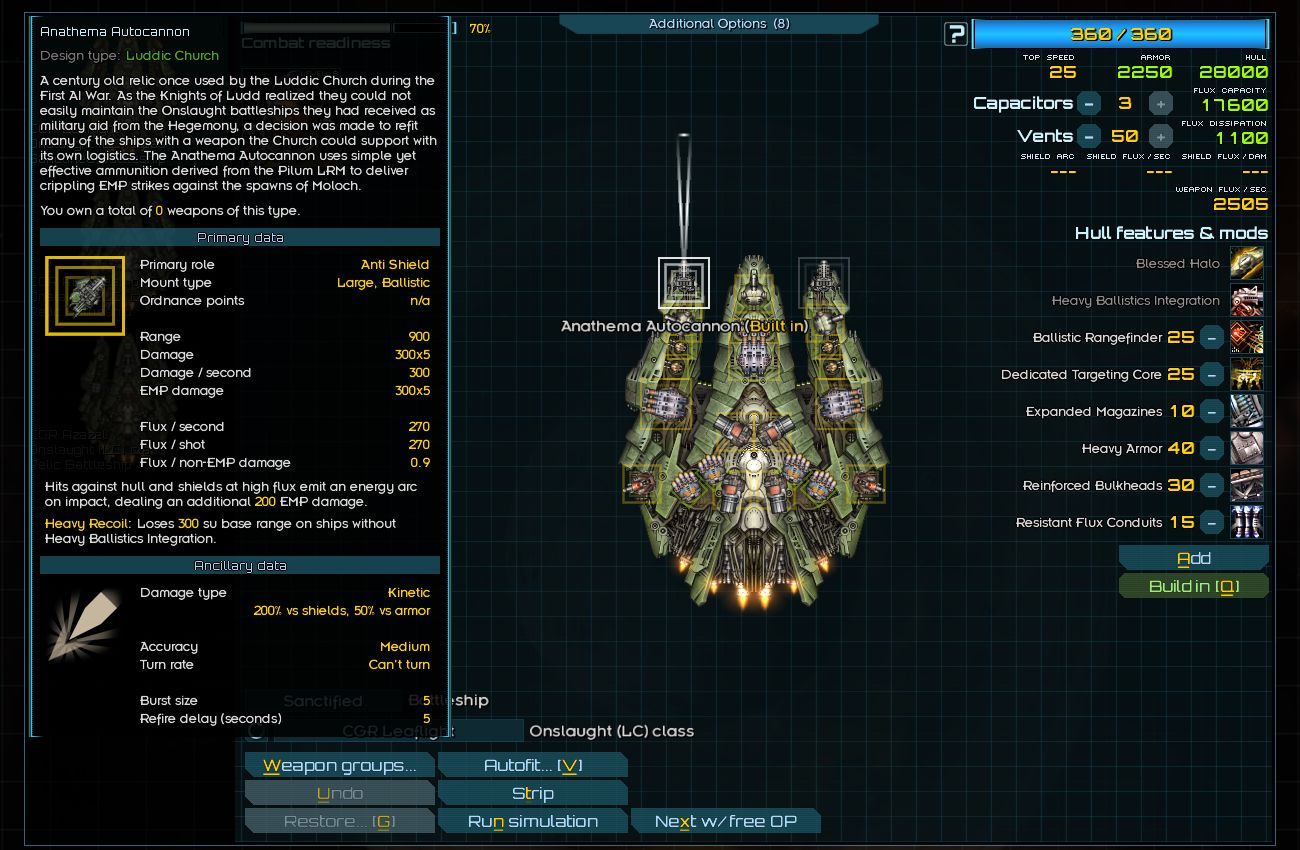
Task: Go to next ship with free OP
Action: [x=725, y=822]
